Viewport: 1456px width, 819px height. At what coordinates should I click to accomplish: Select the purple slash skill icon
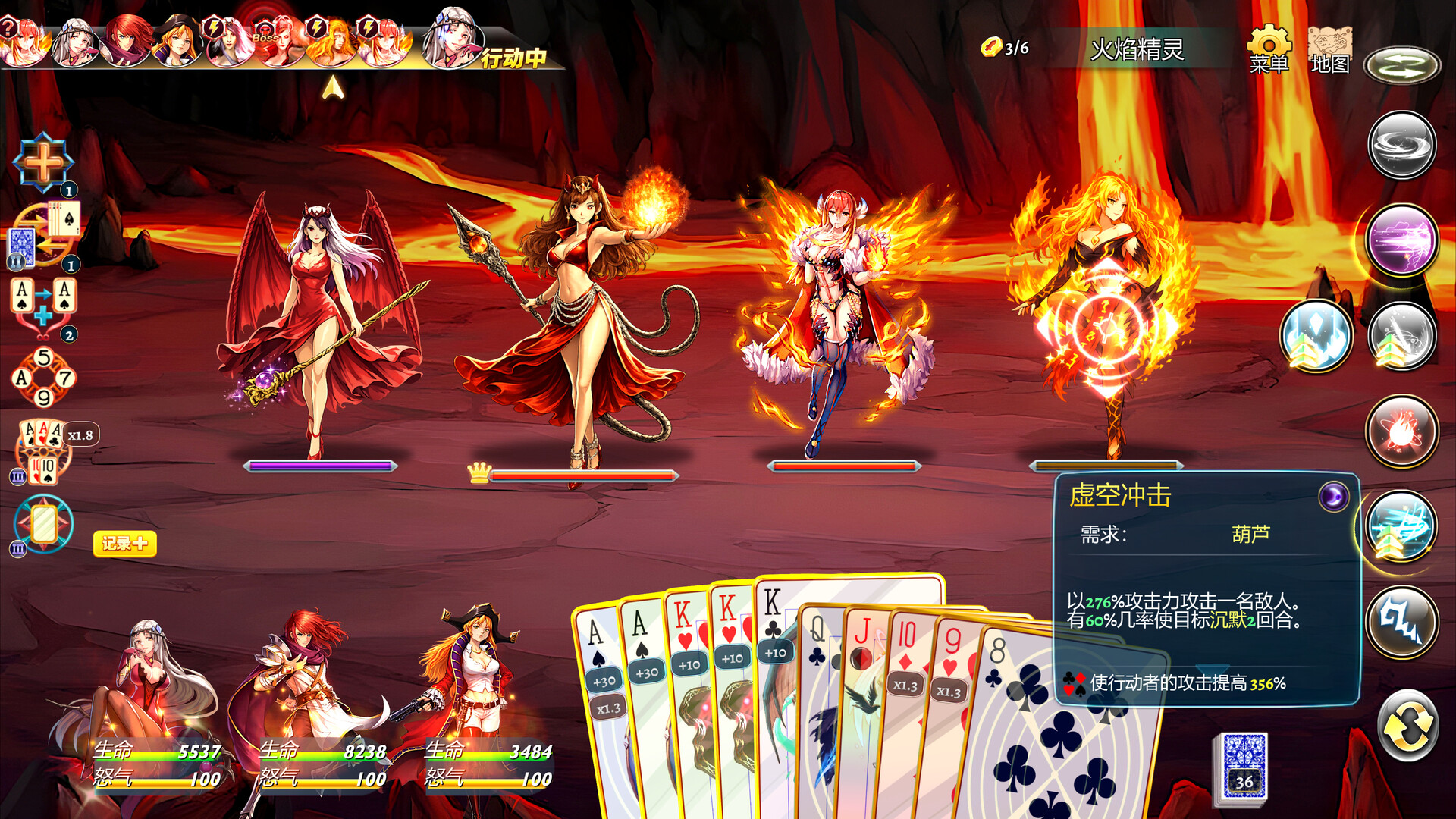pyautogui.click(x=1402, y=239)
